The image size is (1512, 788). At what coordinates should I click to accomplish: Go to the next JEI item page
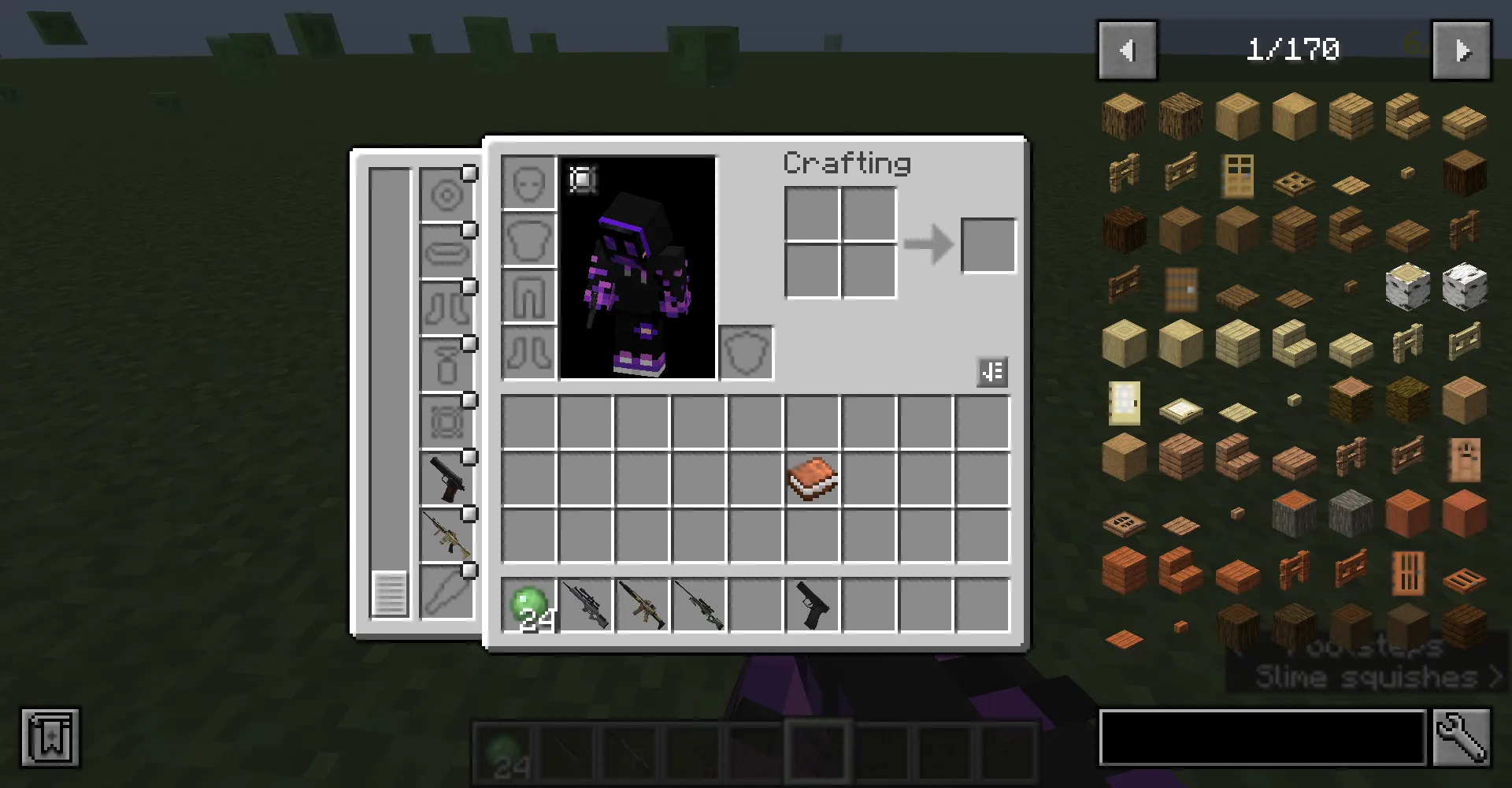coord(1461,51)
